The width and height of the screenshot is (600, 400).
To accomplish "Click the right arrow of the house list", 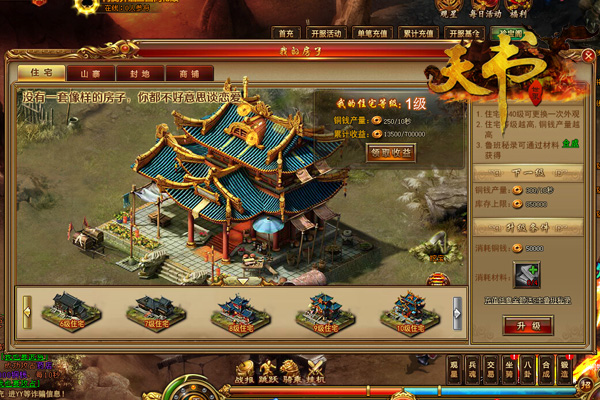I will (457, 307).
